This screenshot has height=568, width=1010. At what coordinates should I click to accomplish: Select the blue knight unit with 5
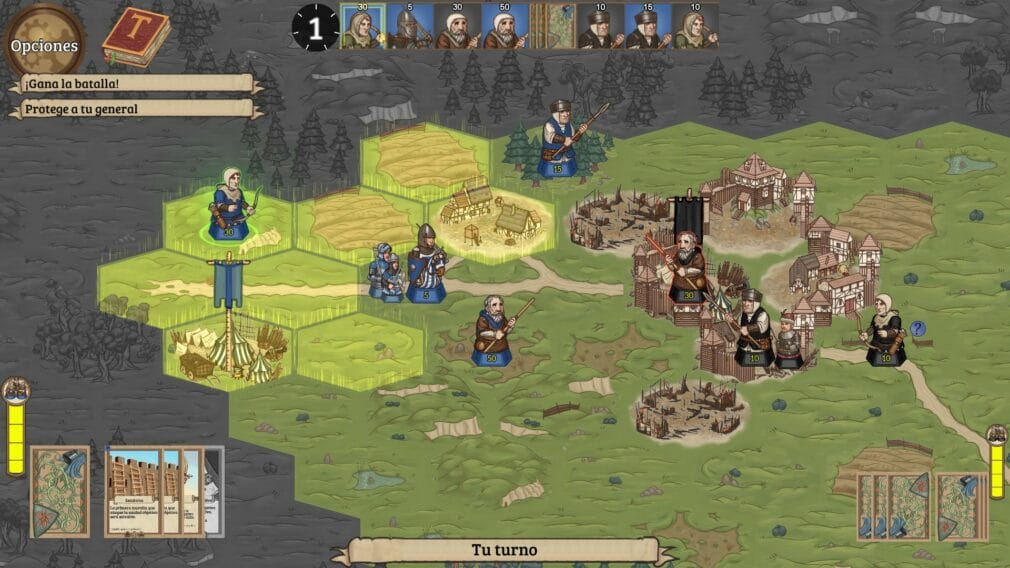pos(427,264)
